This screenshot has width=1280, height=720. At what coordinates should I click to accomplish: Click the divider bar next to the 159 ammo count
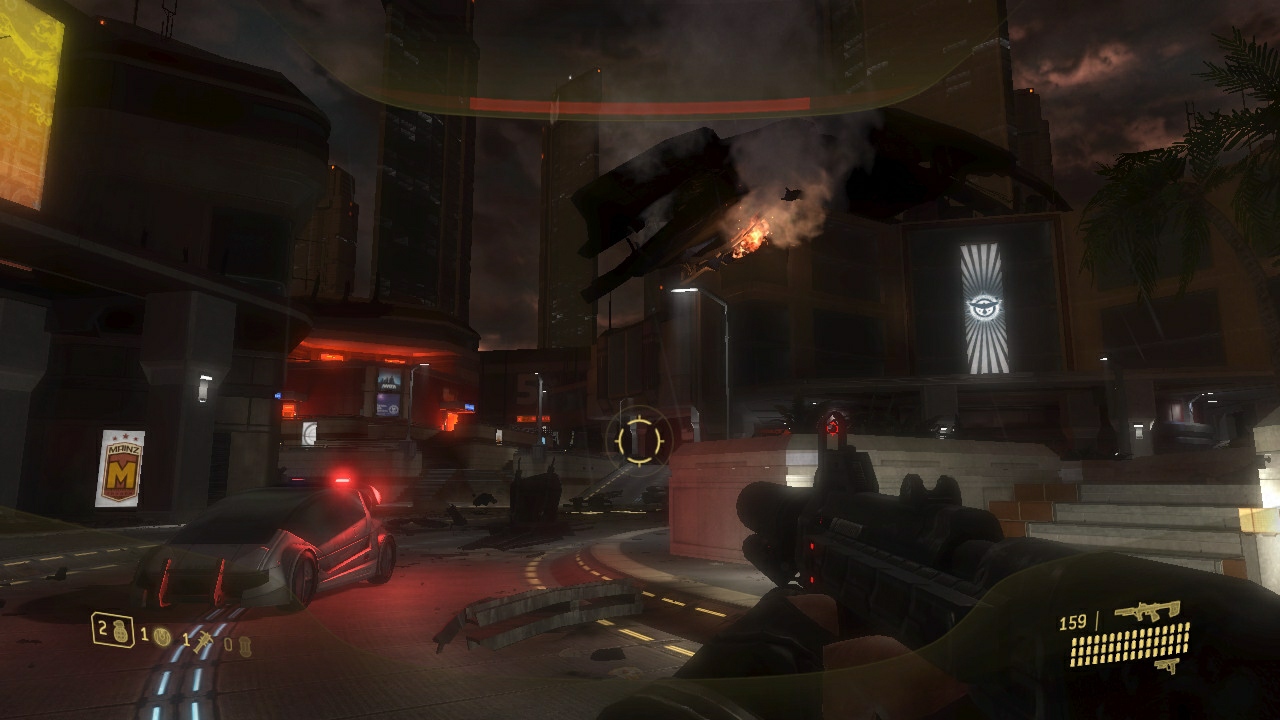point(1097,622)
